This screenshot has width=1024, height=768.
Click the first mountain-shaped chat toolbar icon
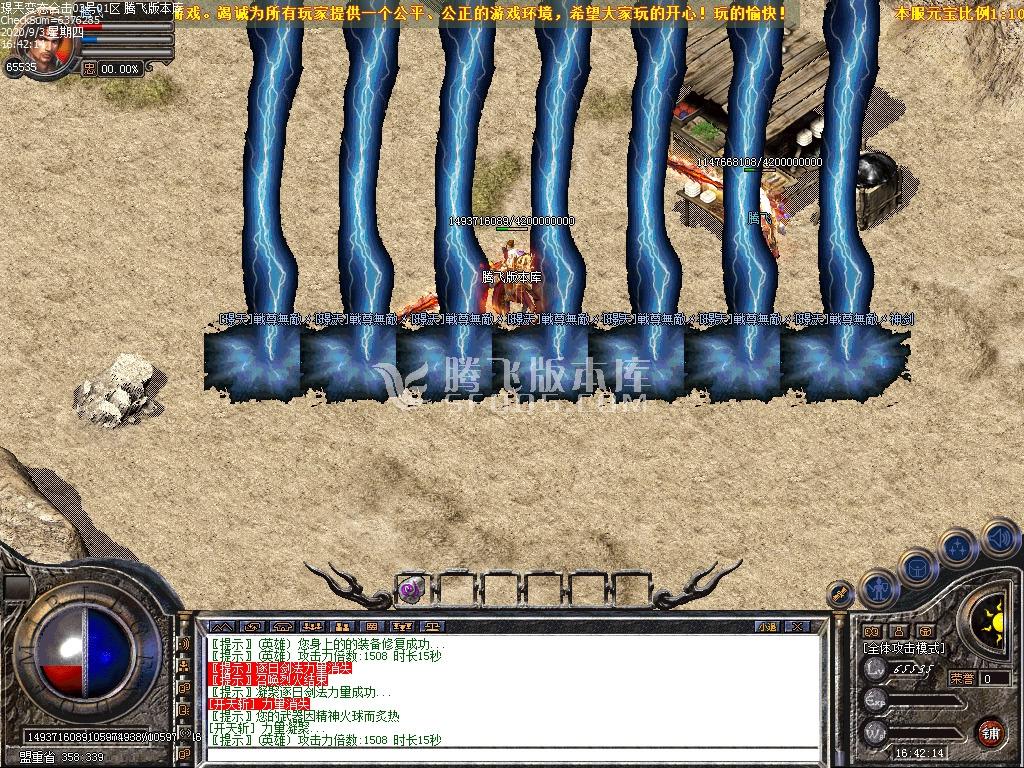[x=220, y=626]
